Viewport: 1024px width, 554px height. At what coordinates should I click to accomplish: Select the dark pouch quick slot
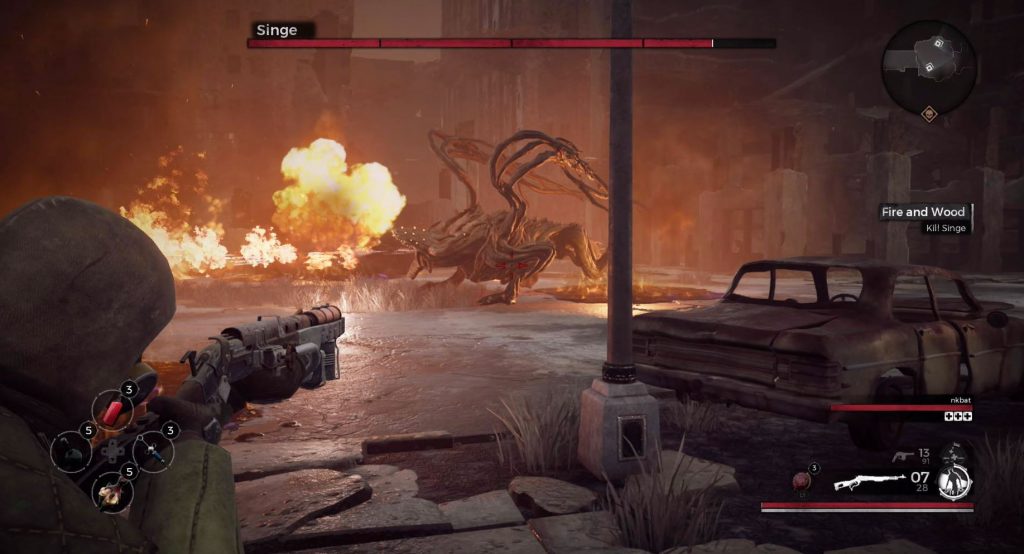(x=71, y=452)
